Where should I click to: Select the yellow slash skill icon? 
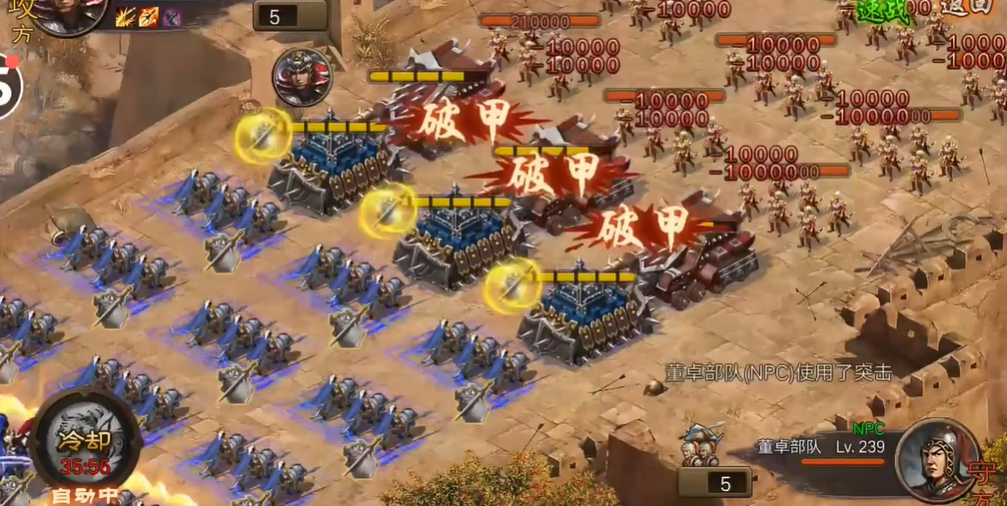pyautogui.click(x=126, y=16)
